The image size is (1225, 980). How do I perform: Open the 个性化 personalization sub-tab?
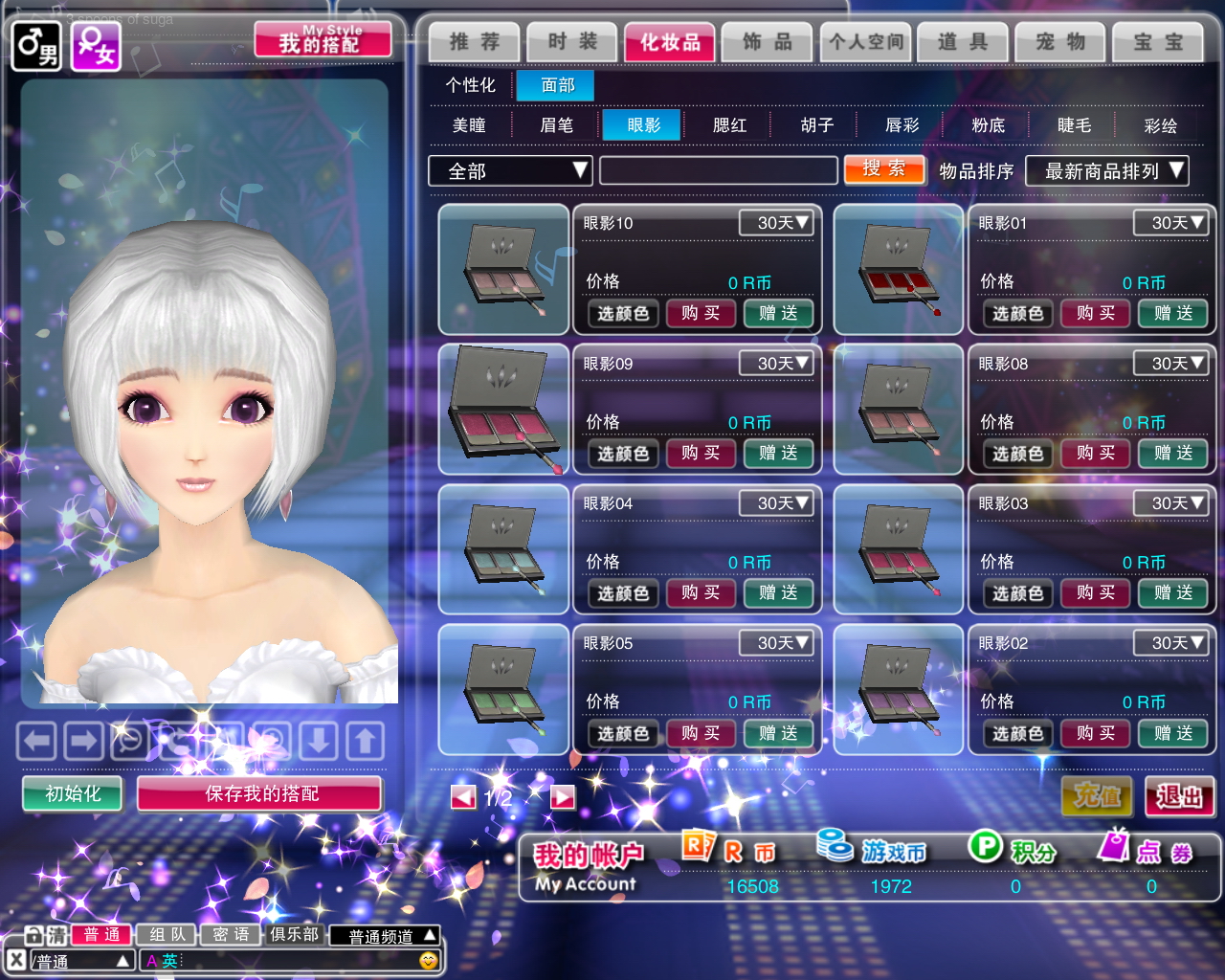click(x=470, y=85)
